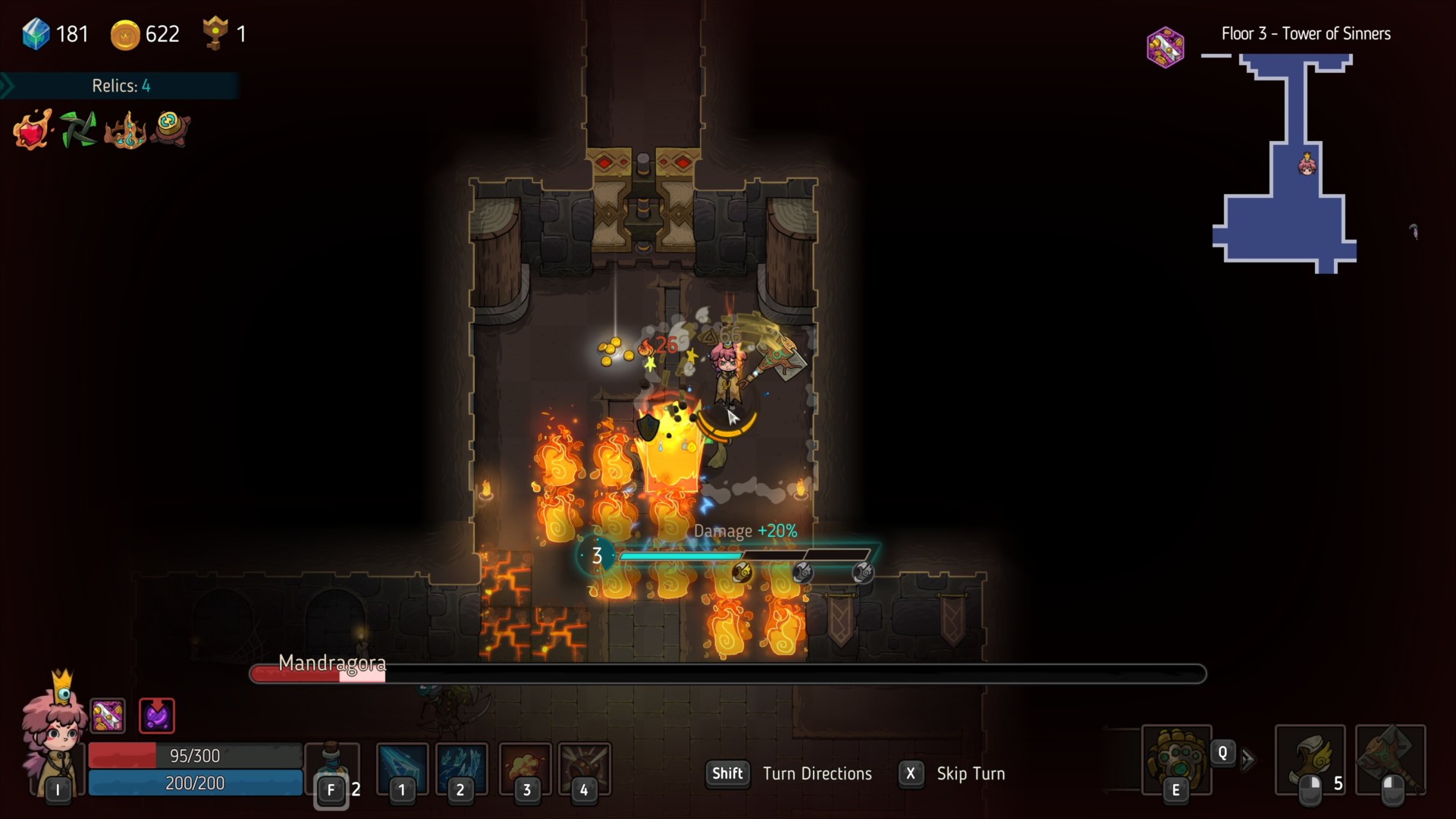Viewport: 1456px width, 819px height.
Task: Trigger the fire explosion skill
Action: click(525, 767)
